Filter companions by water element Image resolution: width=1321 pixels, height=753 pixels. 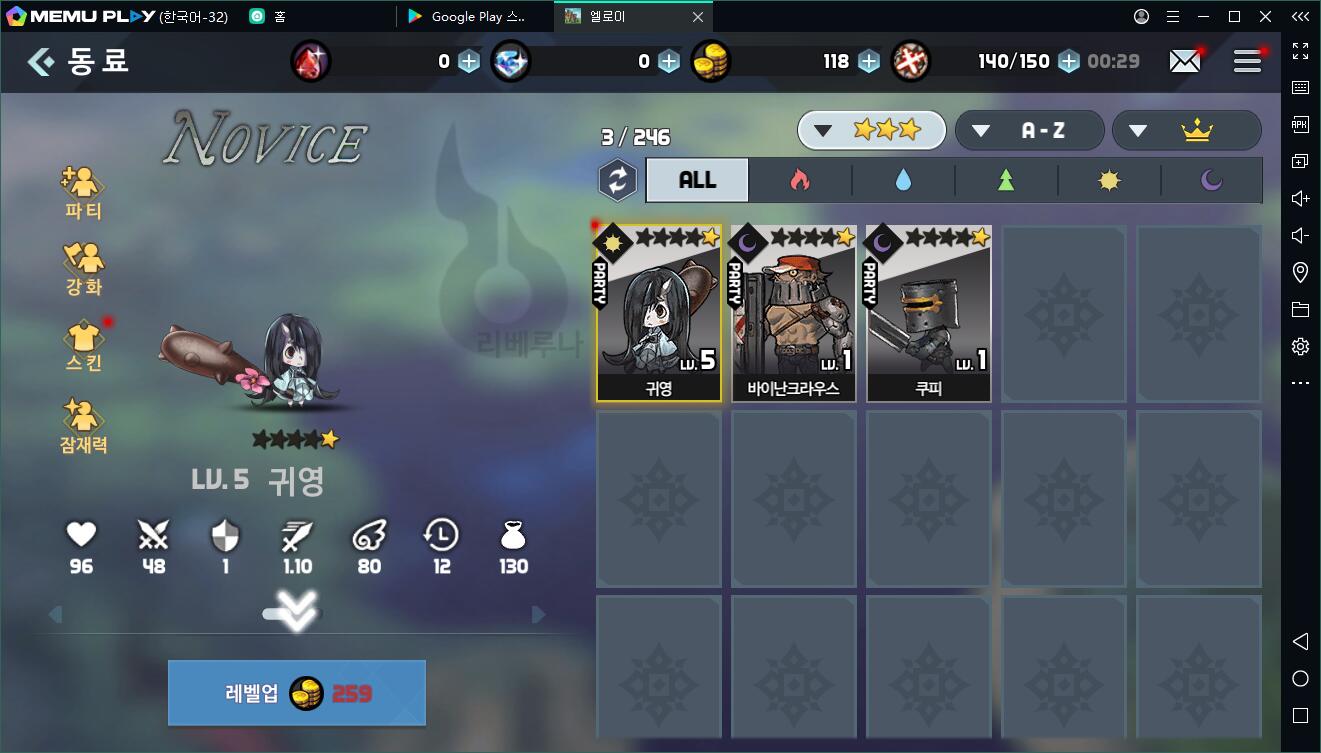tap(904, 180)
